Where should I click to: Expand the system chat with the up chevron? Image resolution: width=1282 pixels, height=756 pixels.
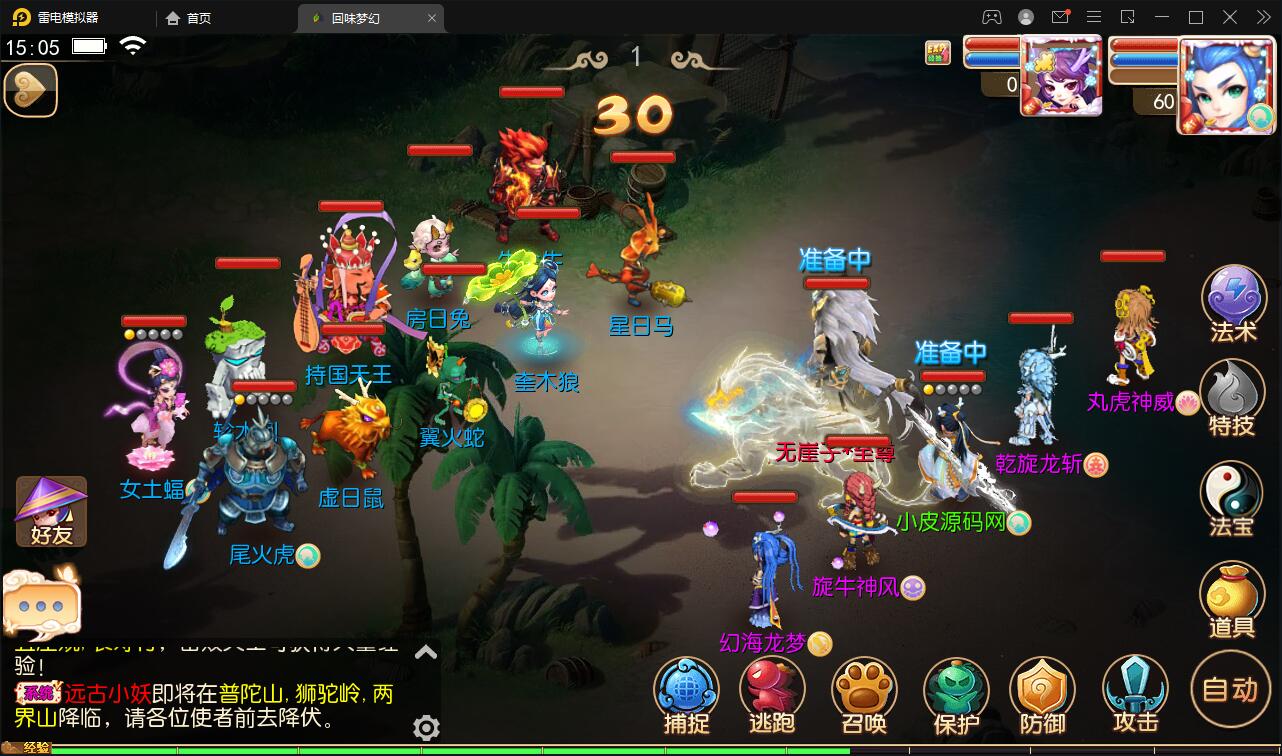tap(424, 650)
